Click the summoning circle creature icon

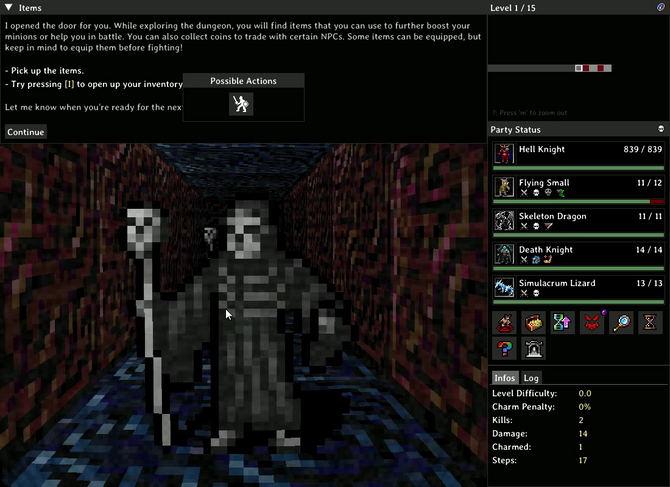coord(505,322)
